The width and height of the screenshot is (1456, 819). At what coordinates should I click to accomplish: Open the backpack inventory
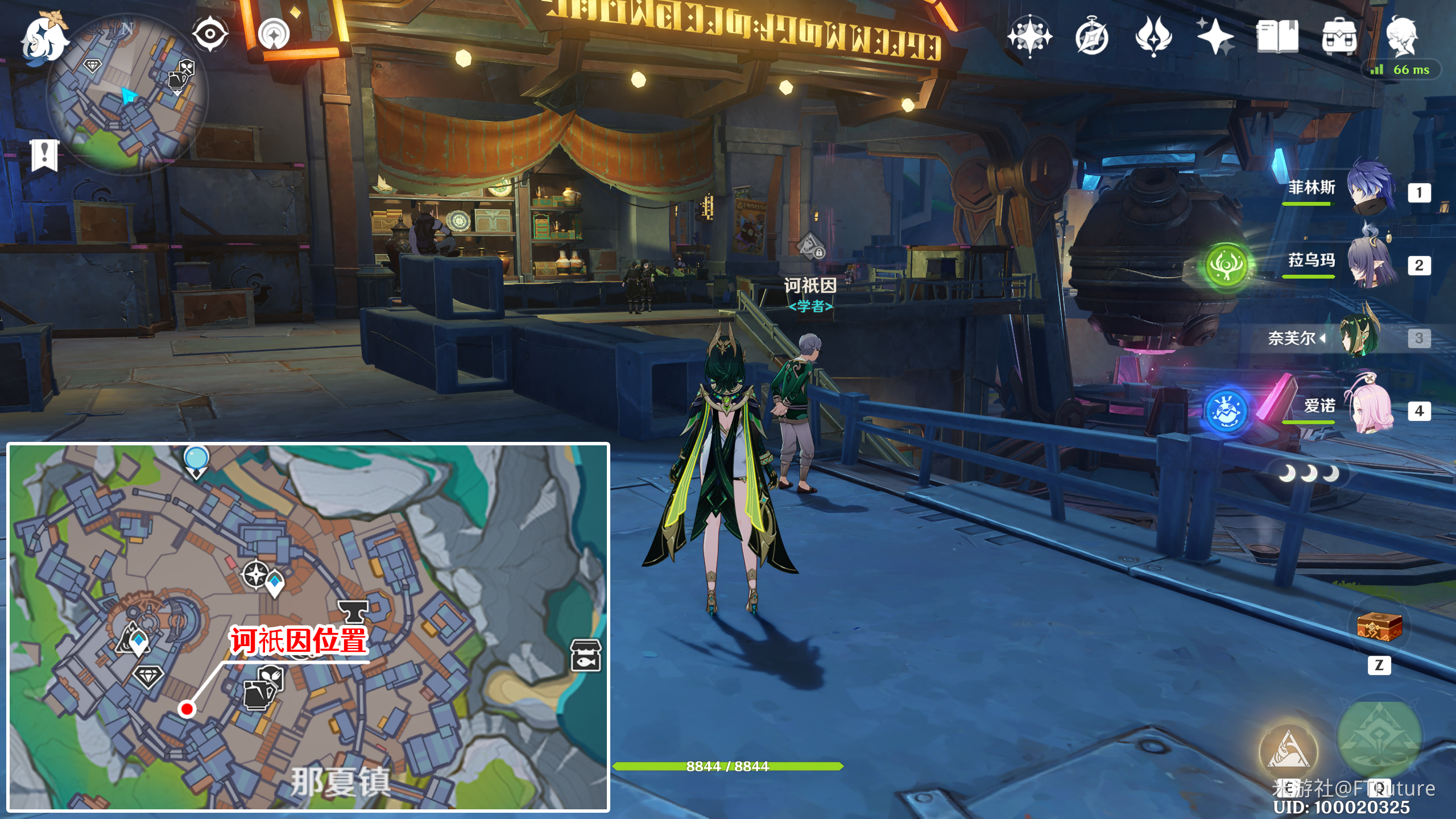[x=1339, y=37]
